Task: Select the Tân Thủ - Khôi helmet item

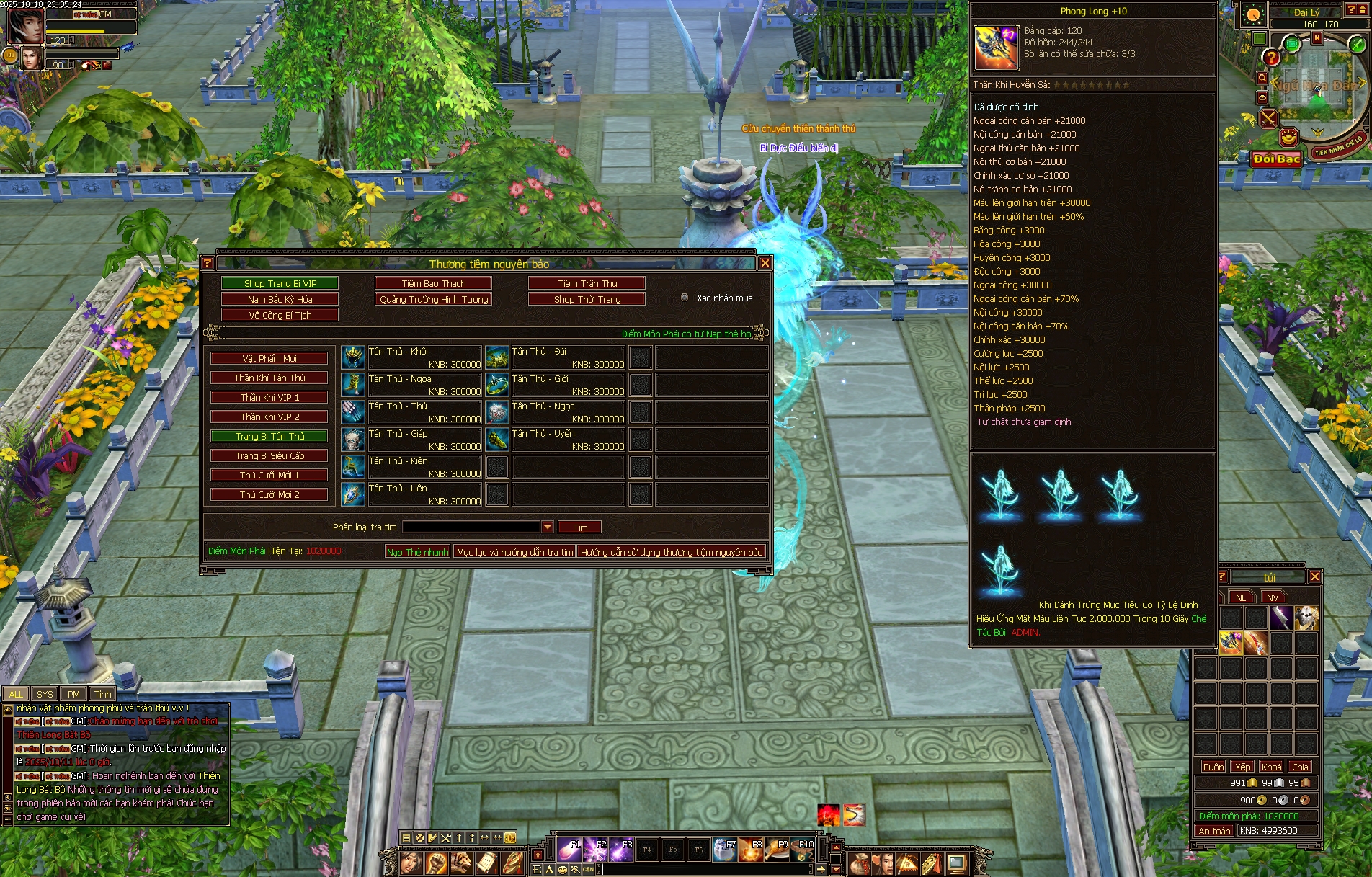Action: click(353, 357)
